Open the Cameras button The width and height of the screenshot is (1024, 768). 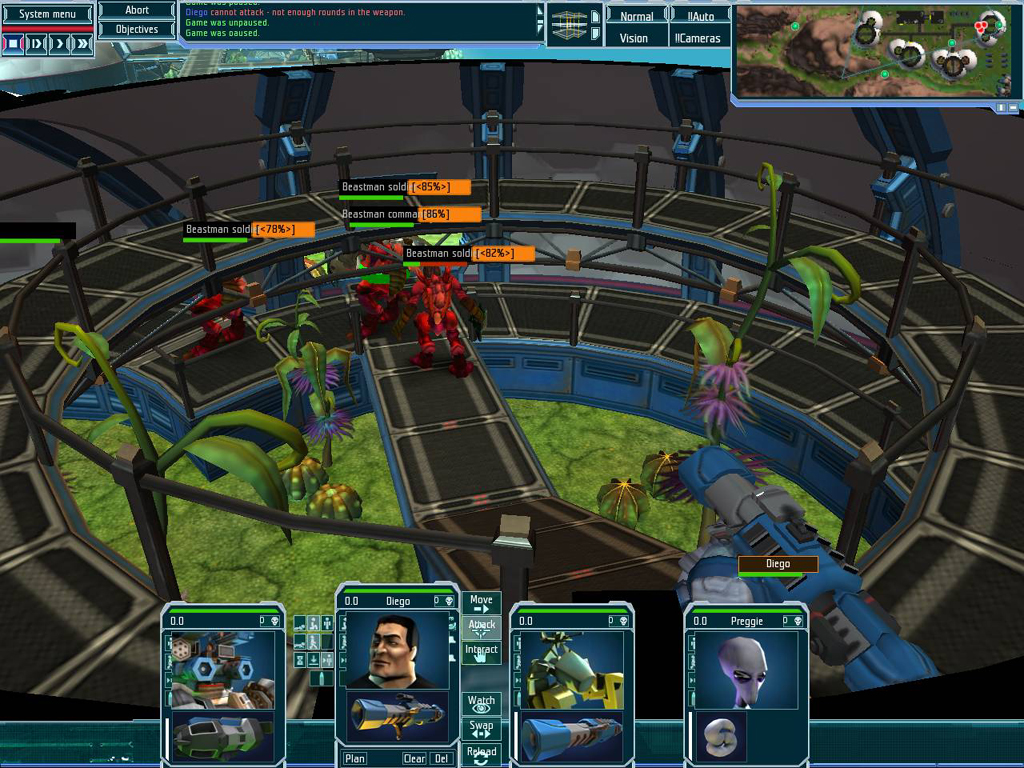pyautogui.click(x=698, y=38)
